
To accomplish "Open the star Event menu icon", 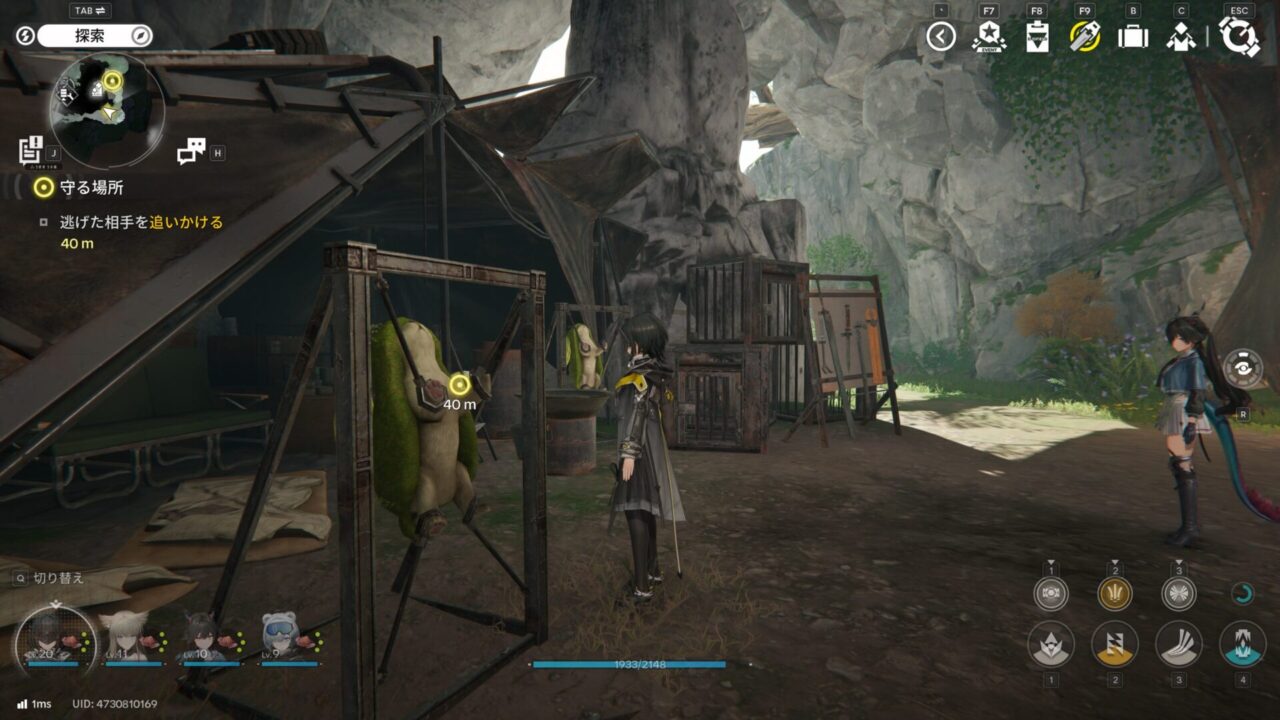I will (x=988, y=37).
